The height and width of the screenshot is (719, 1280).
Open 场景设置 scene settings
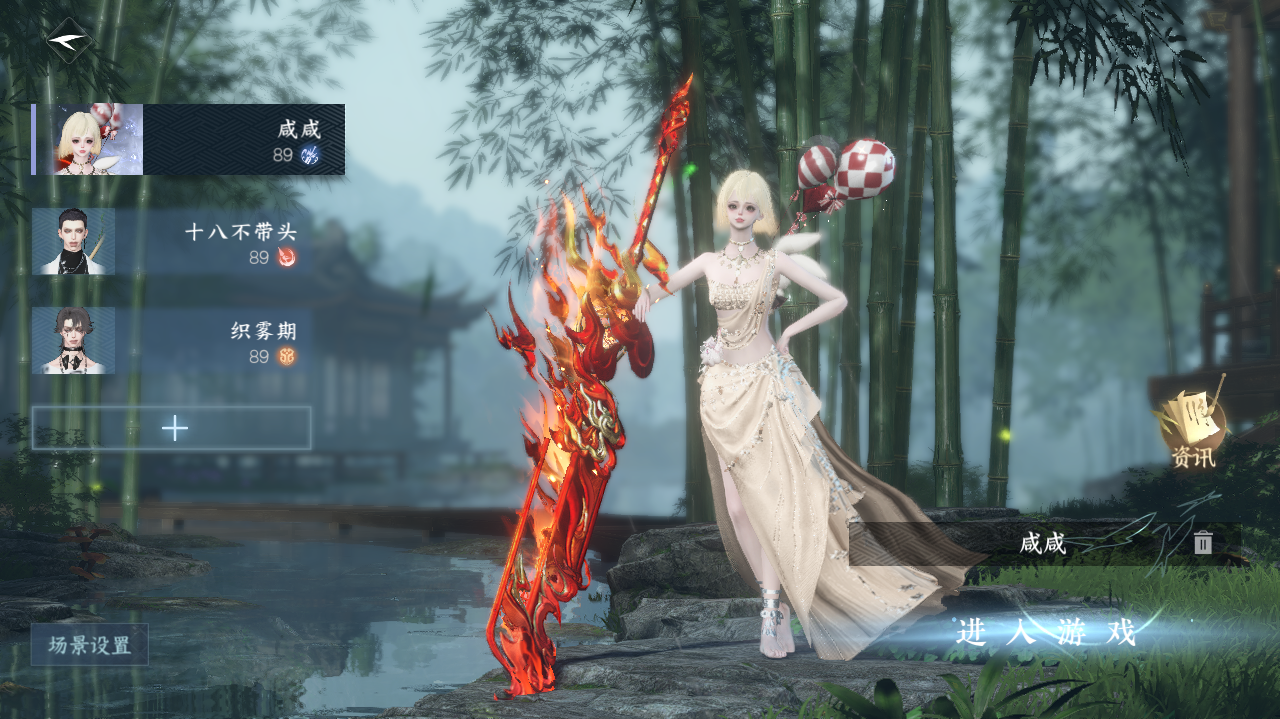point(90,645)
